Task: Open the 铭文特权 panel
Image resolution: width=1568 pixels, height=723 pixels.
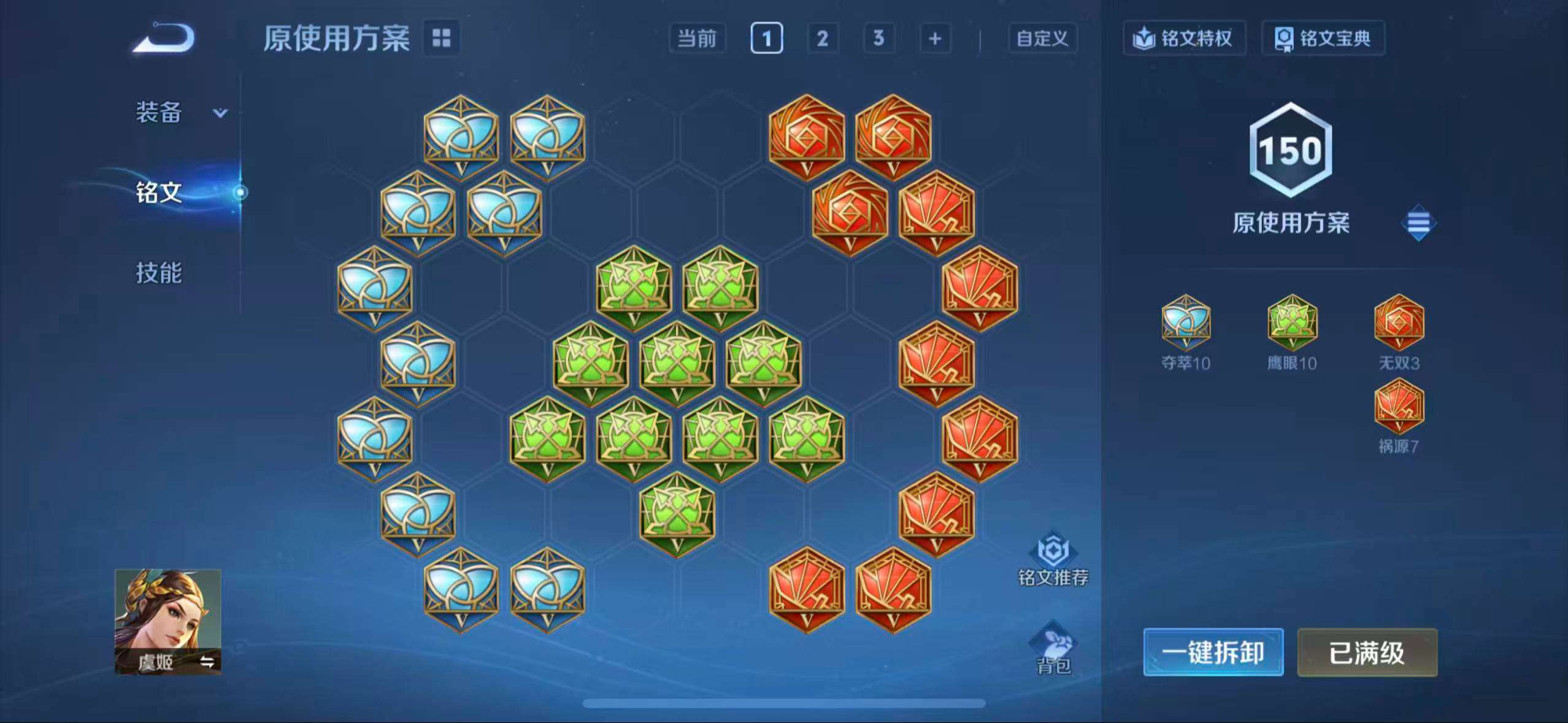Action: tap(1184, 38)
